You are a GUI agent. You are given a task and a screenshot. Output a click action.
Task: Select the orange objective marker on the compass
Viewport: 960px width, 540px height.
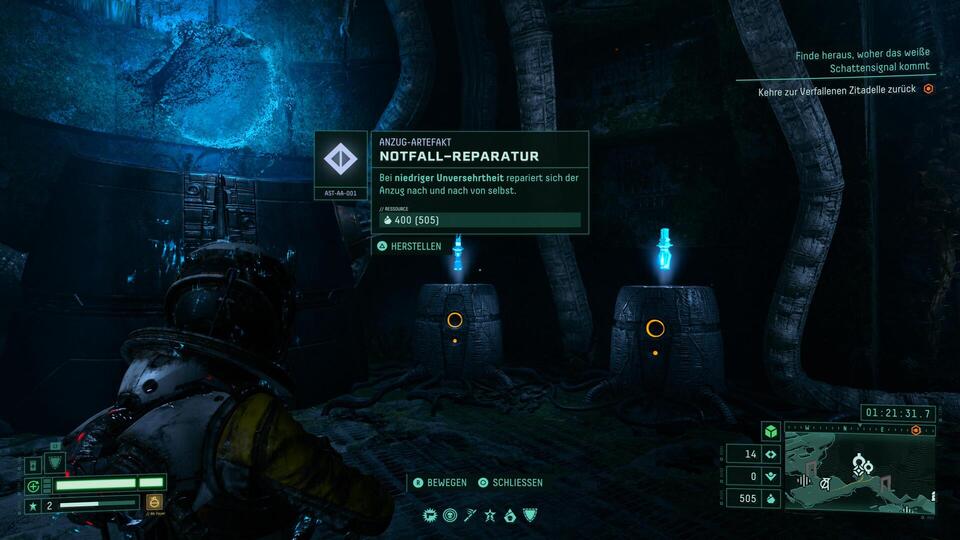pos(916,430)
